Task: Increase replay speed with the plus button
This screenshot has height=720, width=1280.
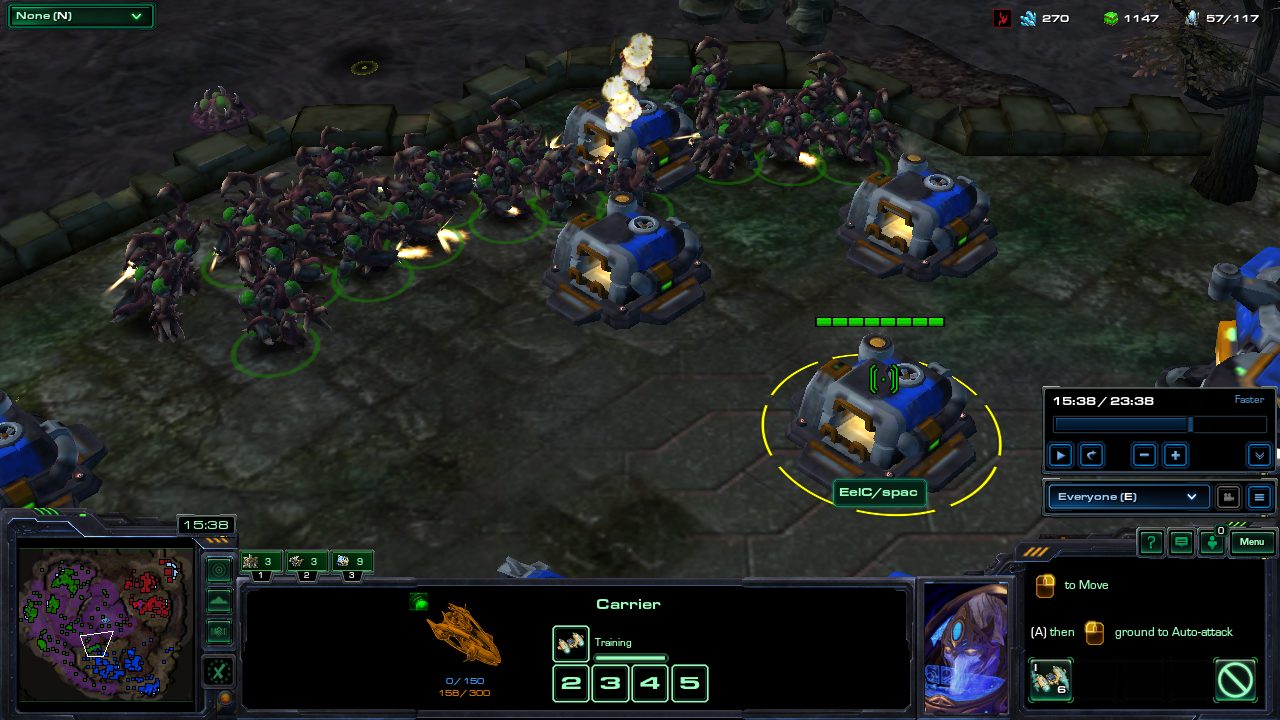Action: tap(1176, 456)
